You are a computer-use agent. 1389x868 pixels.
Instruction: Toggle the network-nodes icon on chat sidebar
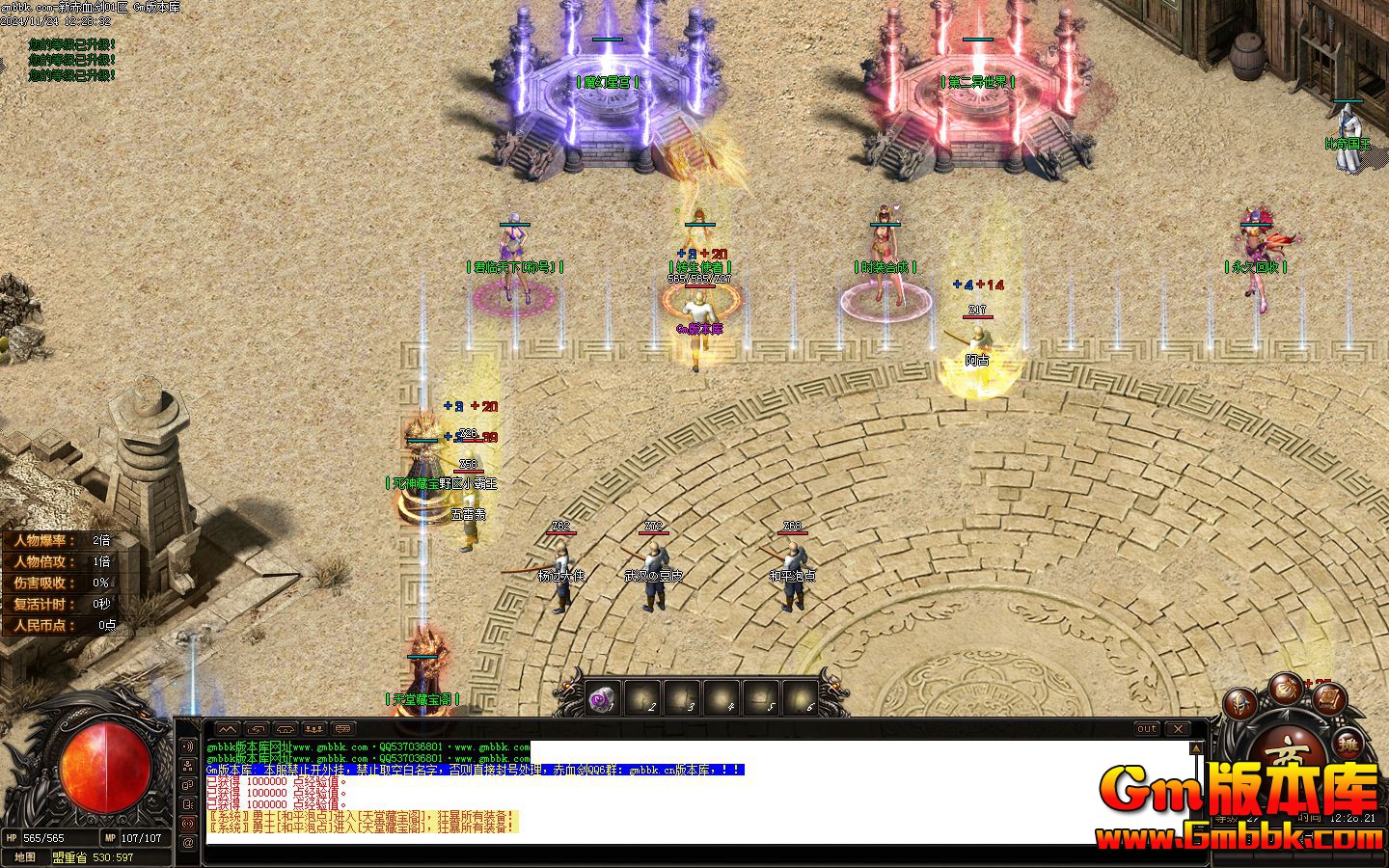tap(187, 767)
